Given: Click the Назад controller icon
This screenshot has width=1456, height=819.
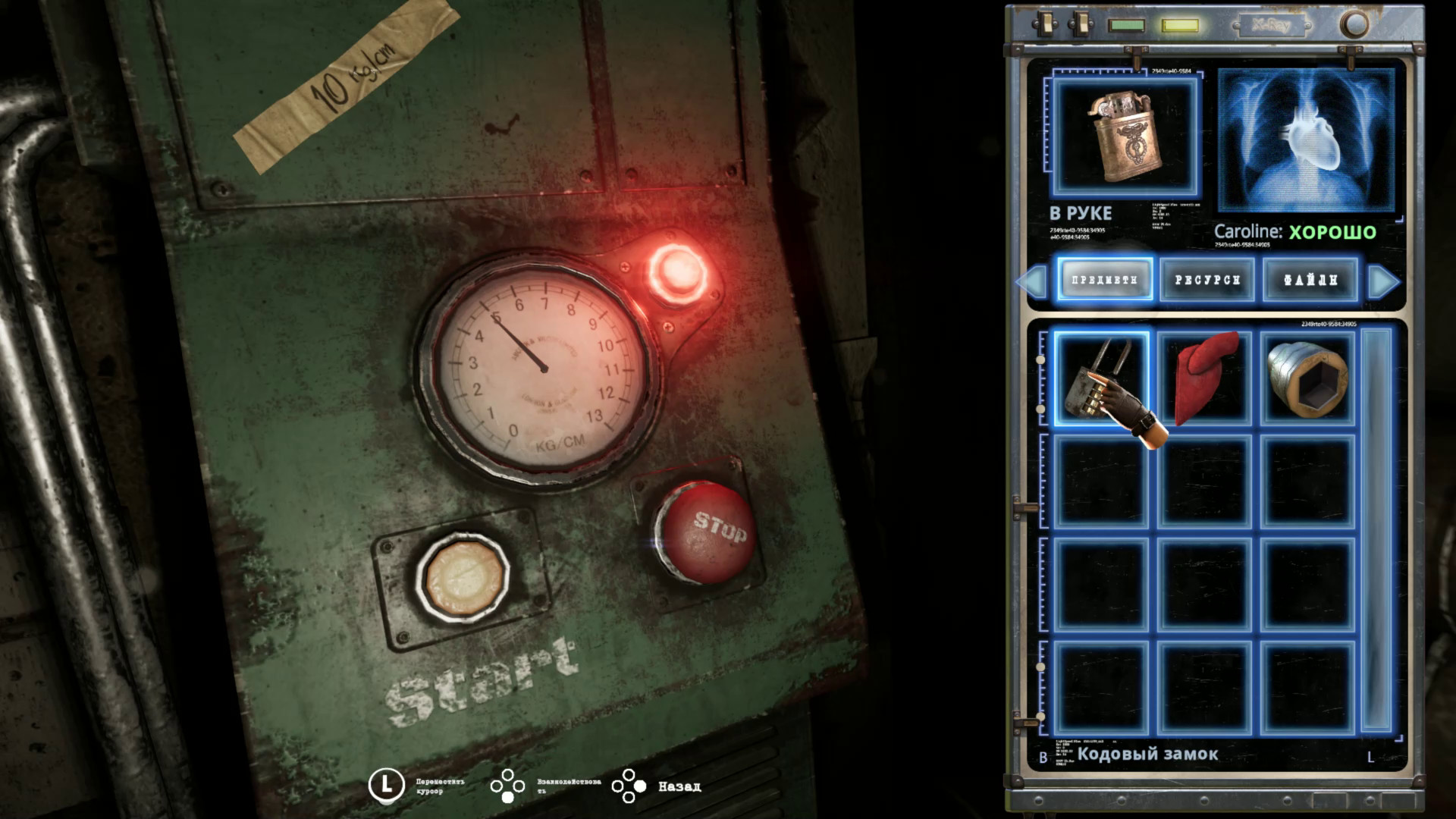Looking at the screenshot, I should (x=630, y=786).
